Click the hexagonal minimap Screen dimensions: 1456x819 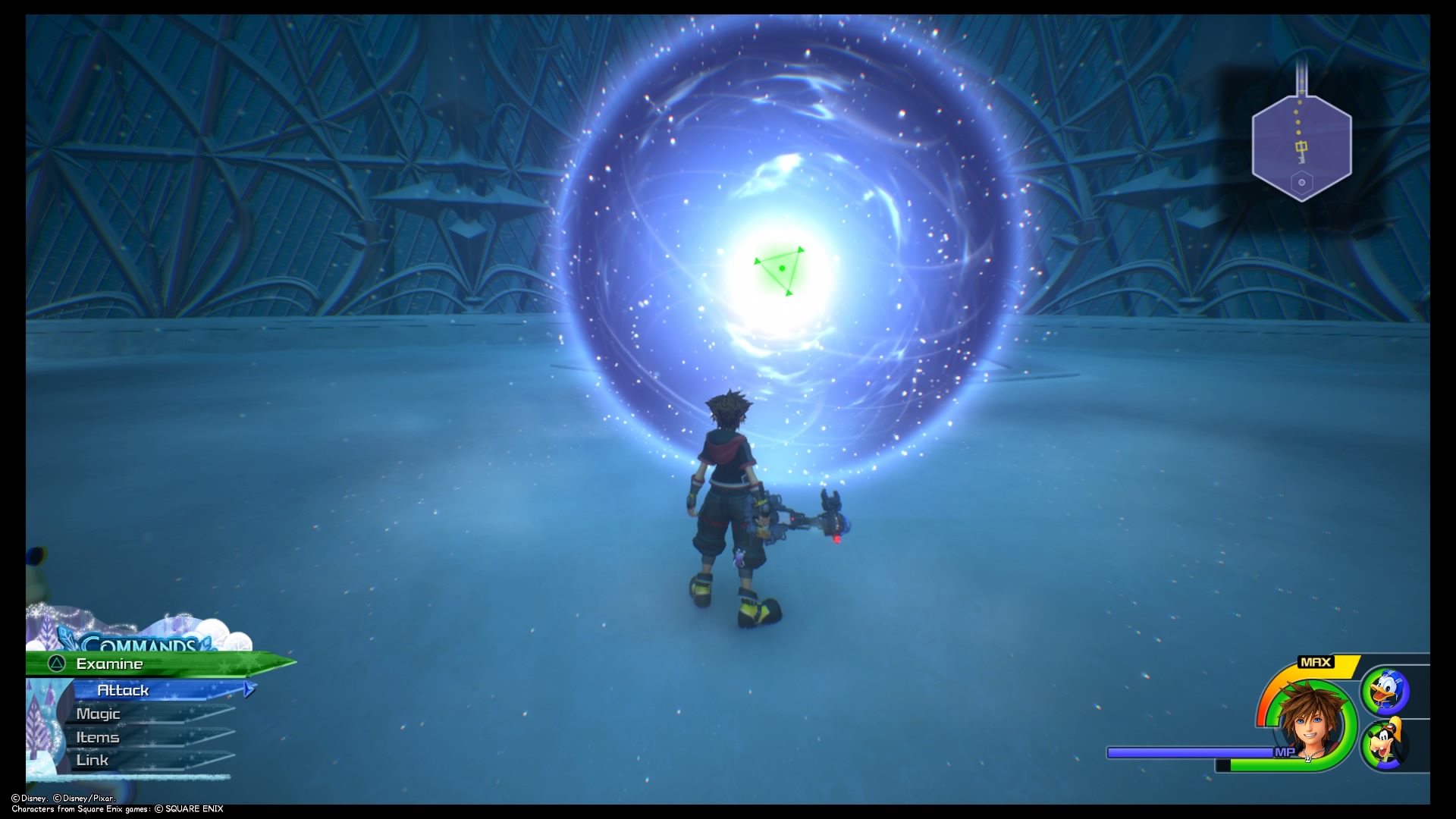1301,148
